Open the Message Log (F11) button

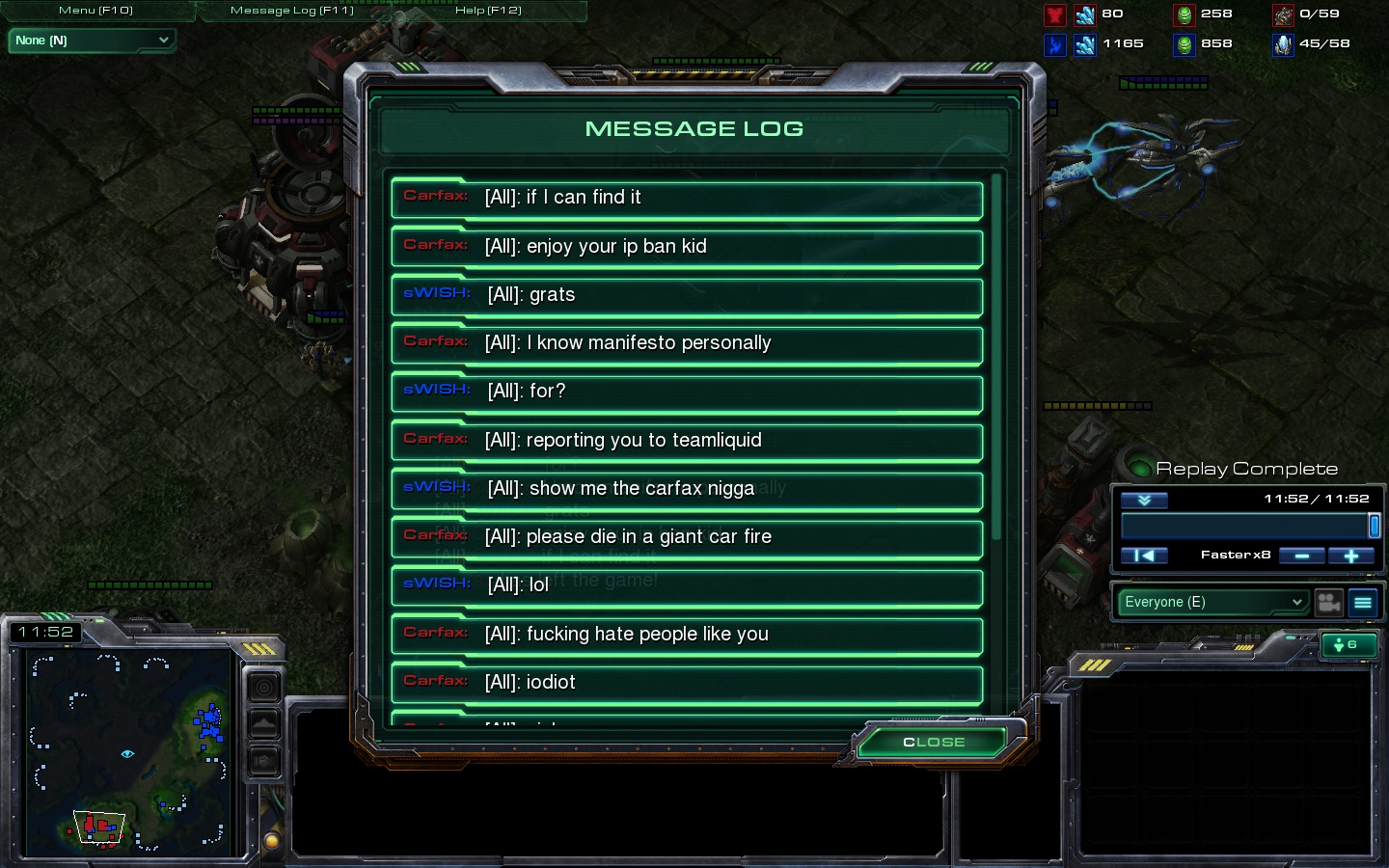tap(292, 11)
